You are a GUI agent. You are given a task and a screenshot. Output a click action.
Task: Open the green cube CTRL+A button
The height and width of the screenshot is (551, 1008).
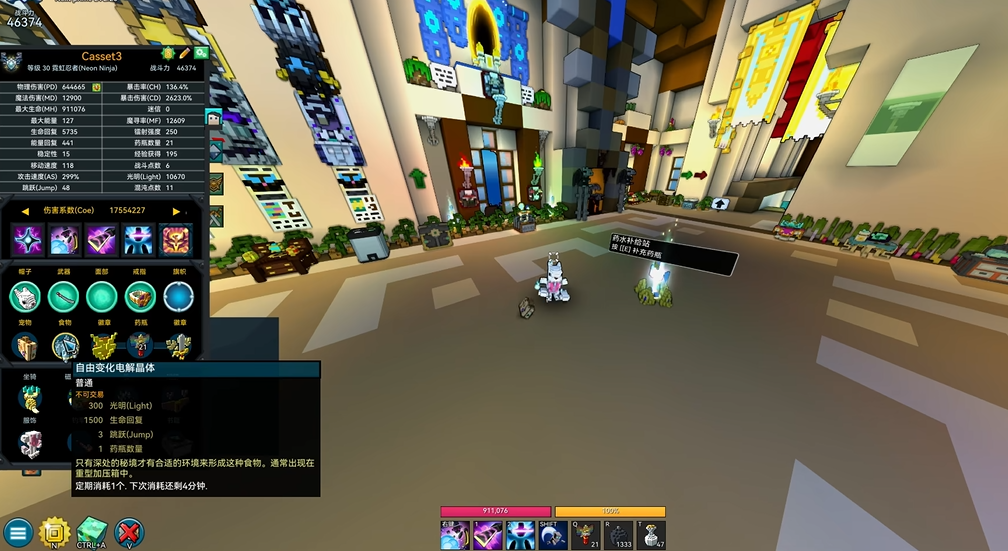(x=91, y=532)
